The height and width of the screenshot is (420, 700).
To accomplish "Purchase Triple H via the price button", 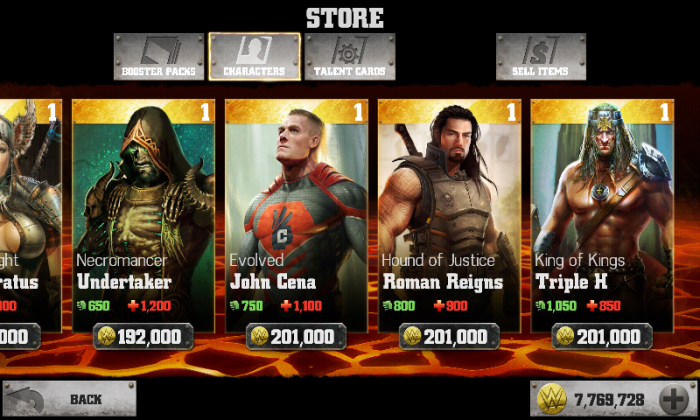I will tap(602, 337).
